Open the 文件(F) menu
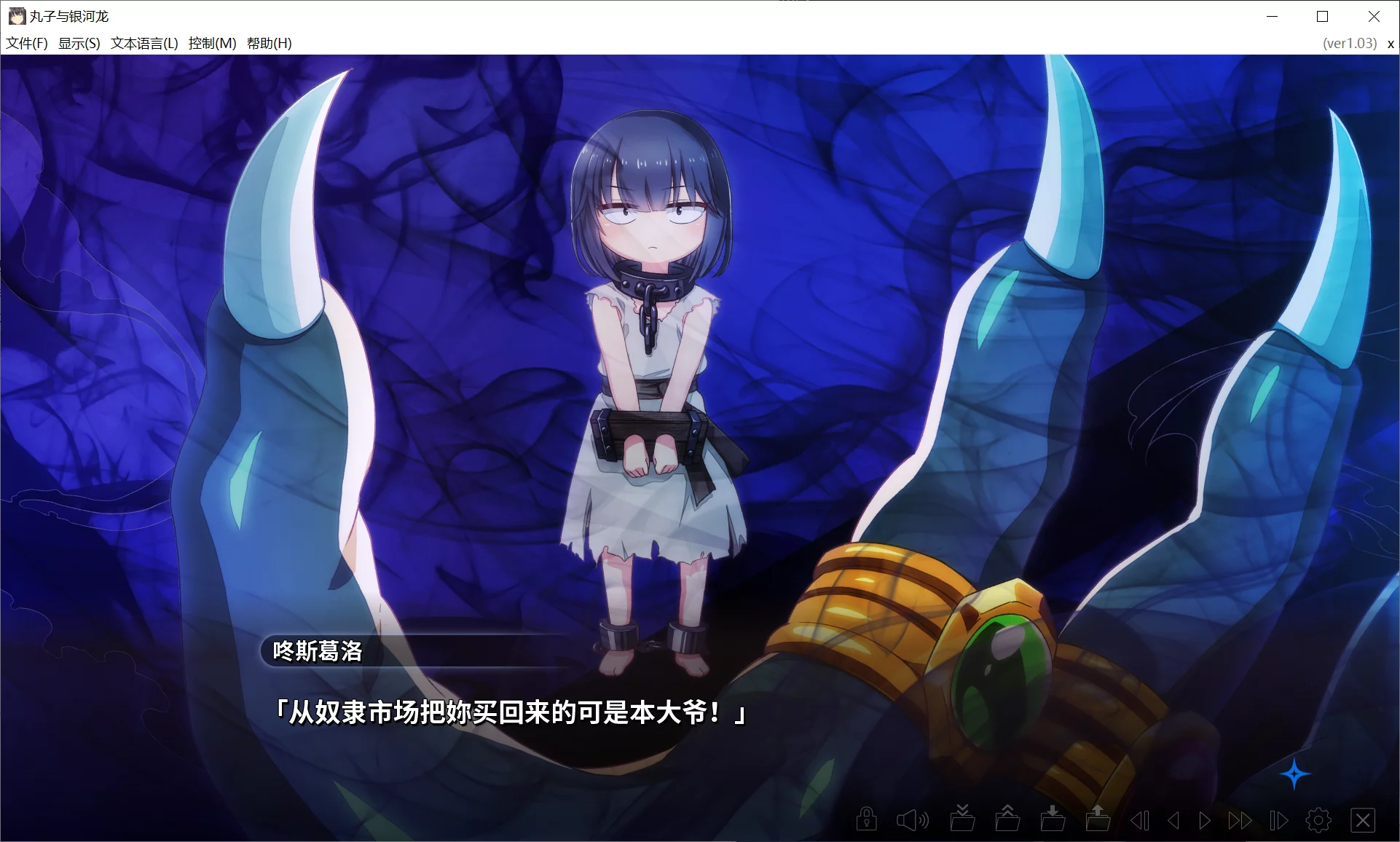 pyautogui.click(x=26, y=43)
